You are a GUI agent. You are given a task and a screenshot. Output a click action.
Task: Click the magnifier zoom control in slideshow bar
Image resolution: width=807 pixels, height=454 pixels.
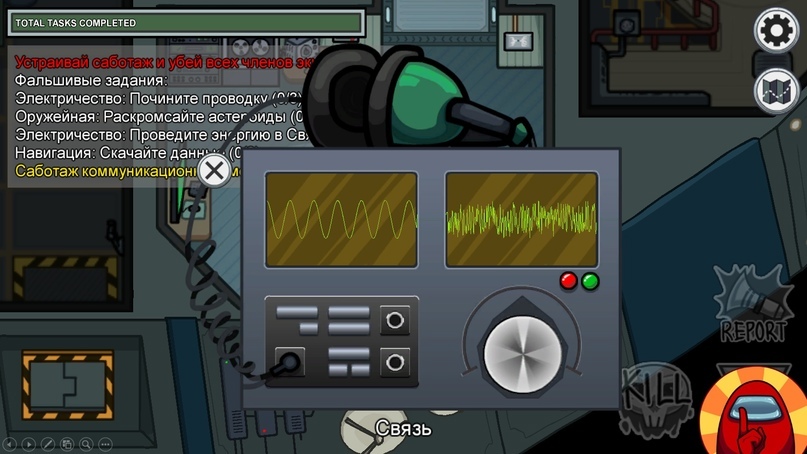pyautogui.click(x=84, y=443)
